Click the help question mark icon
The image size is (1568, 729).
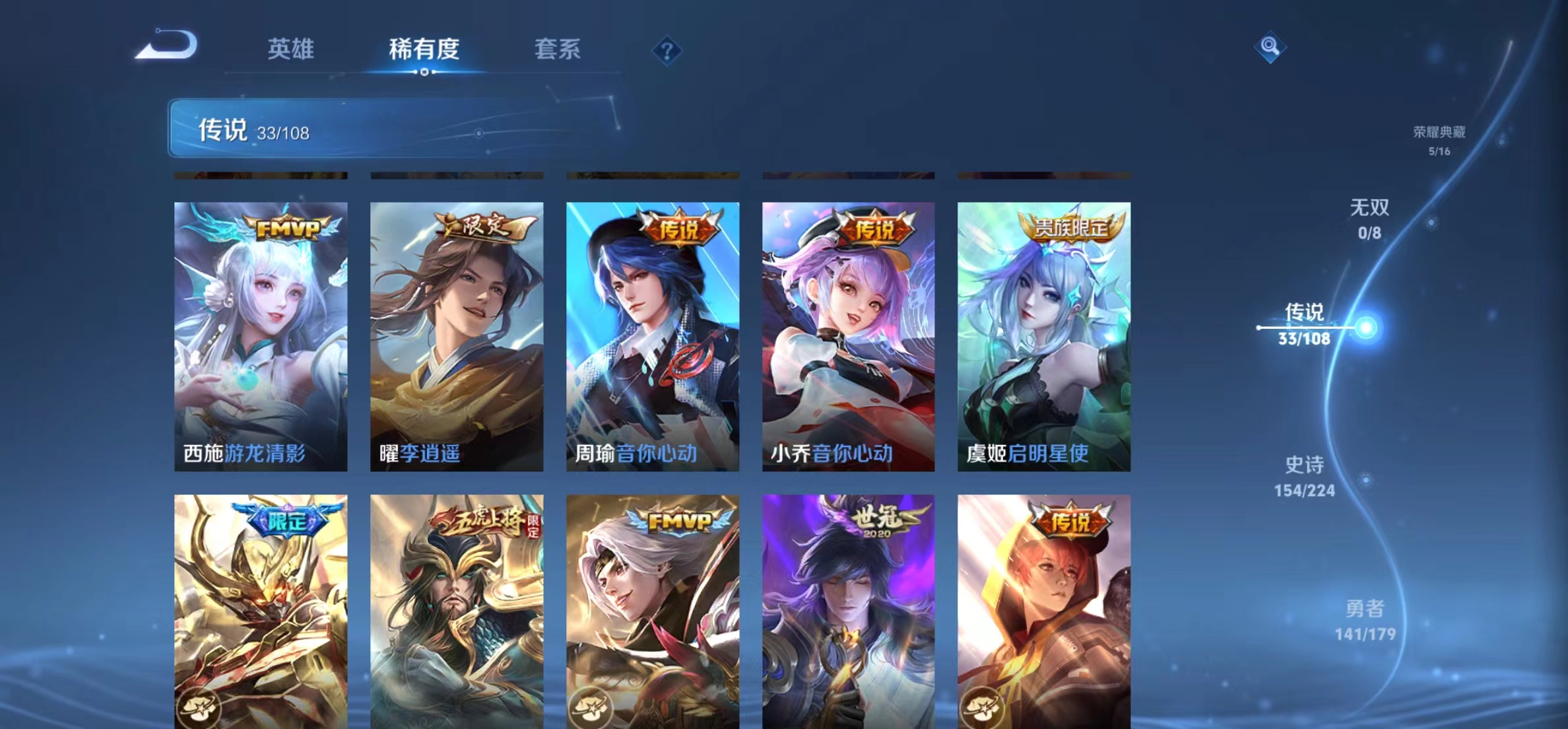[669, 50]
